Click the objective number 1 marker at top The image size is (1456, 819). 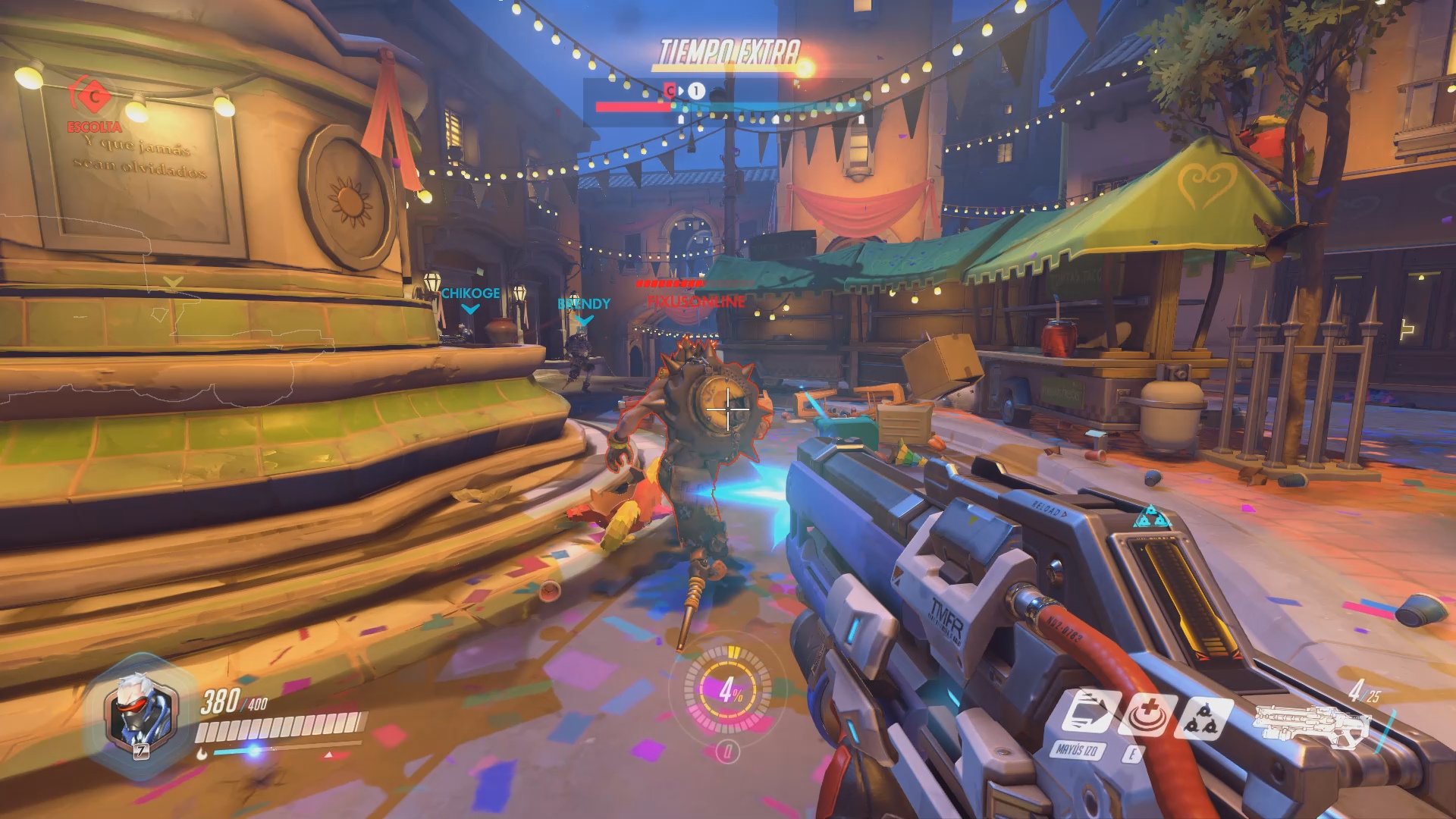[695, 91]
